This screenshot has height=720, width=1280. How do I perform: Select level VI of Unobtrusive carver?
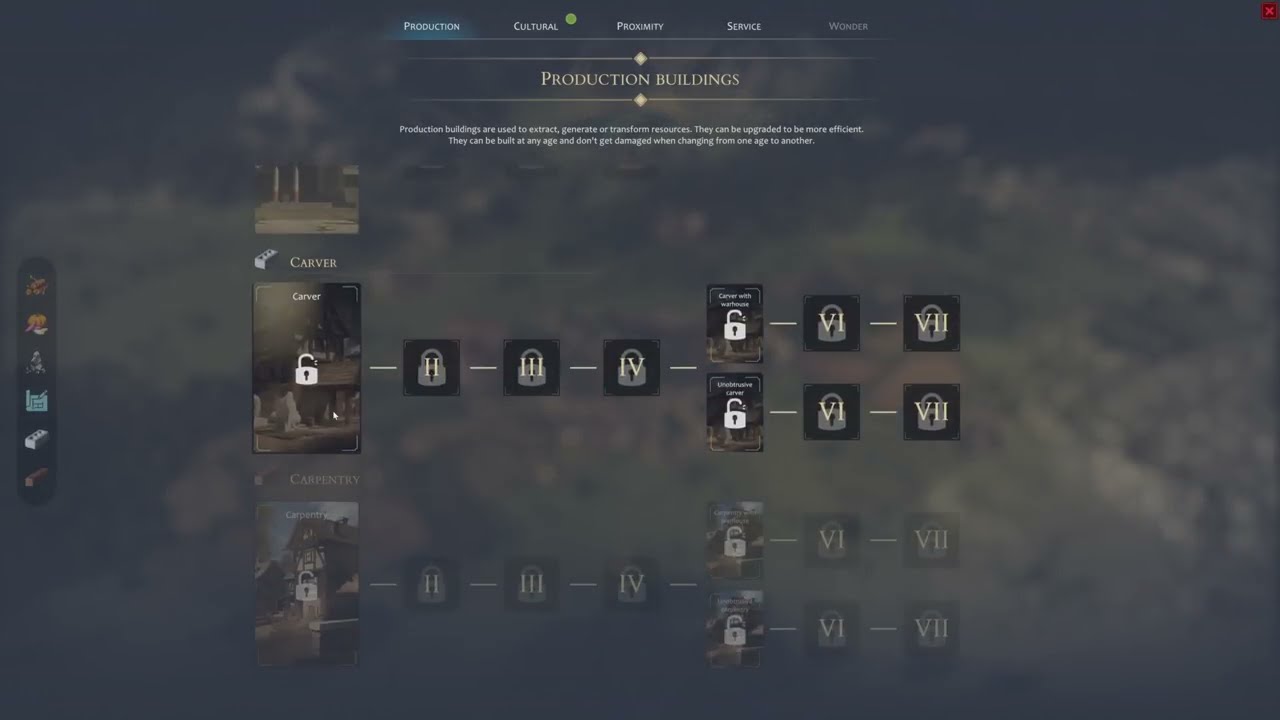831,412
